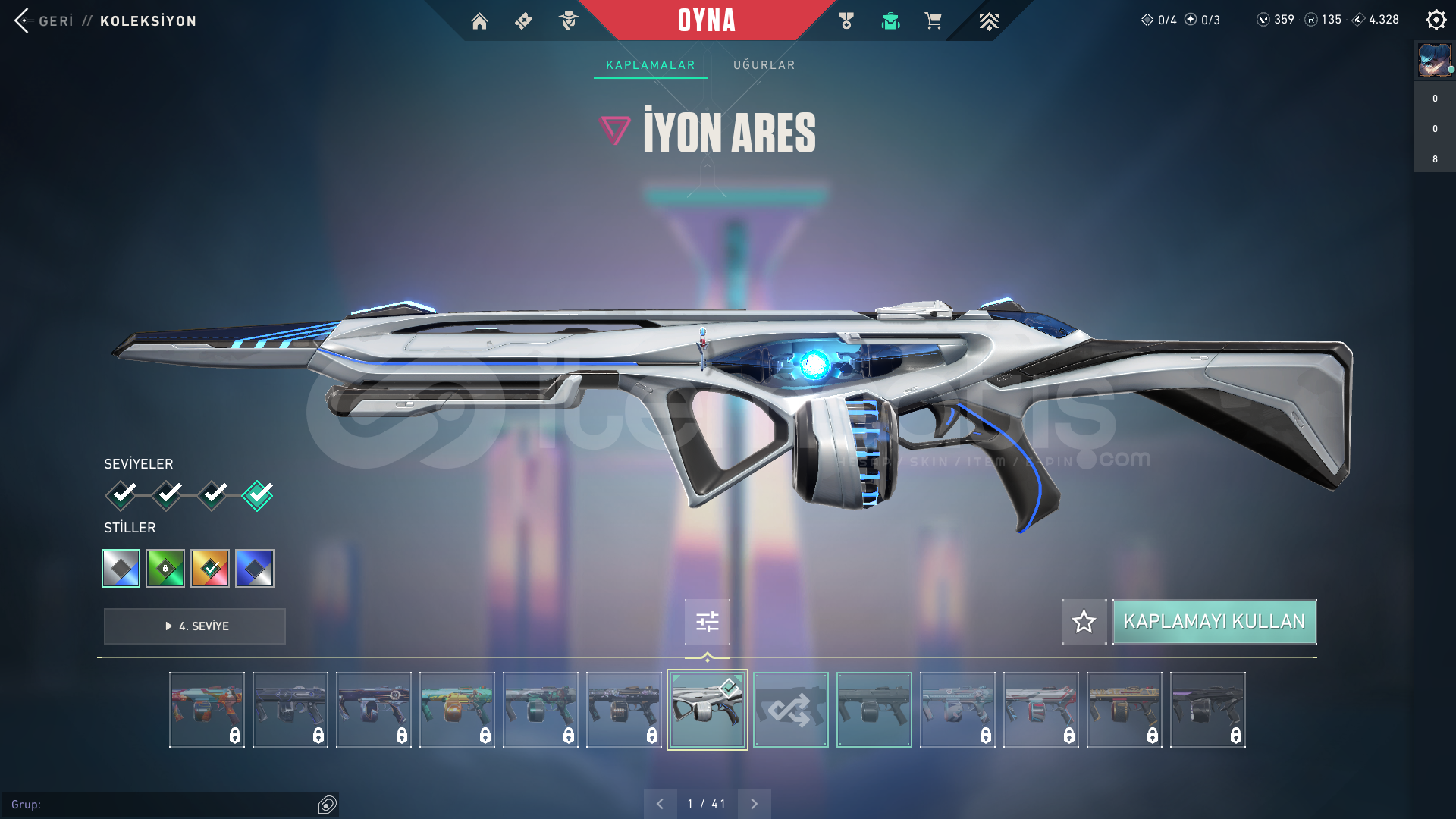The height and width of the screenshot is (819, 1456).
Task: Equip skin with KAPLAMAYI KULLAN button
Action: click(x=1213, y=622)
